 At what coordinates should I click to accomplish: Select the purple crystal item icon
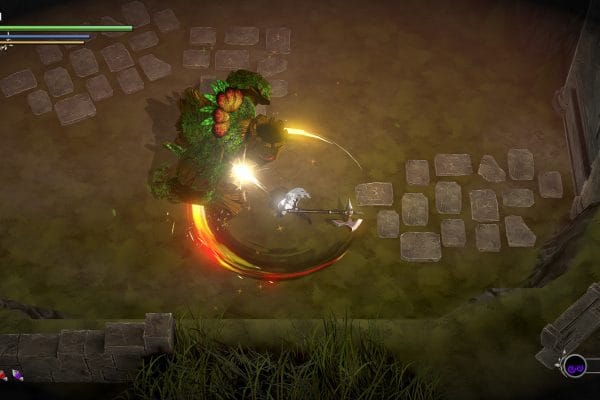tap(17, 375)
